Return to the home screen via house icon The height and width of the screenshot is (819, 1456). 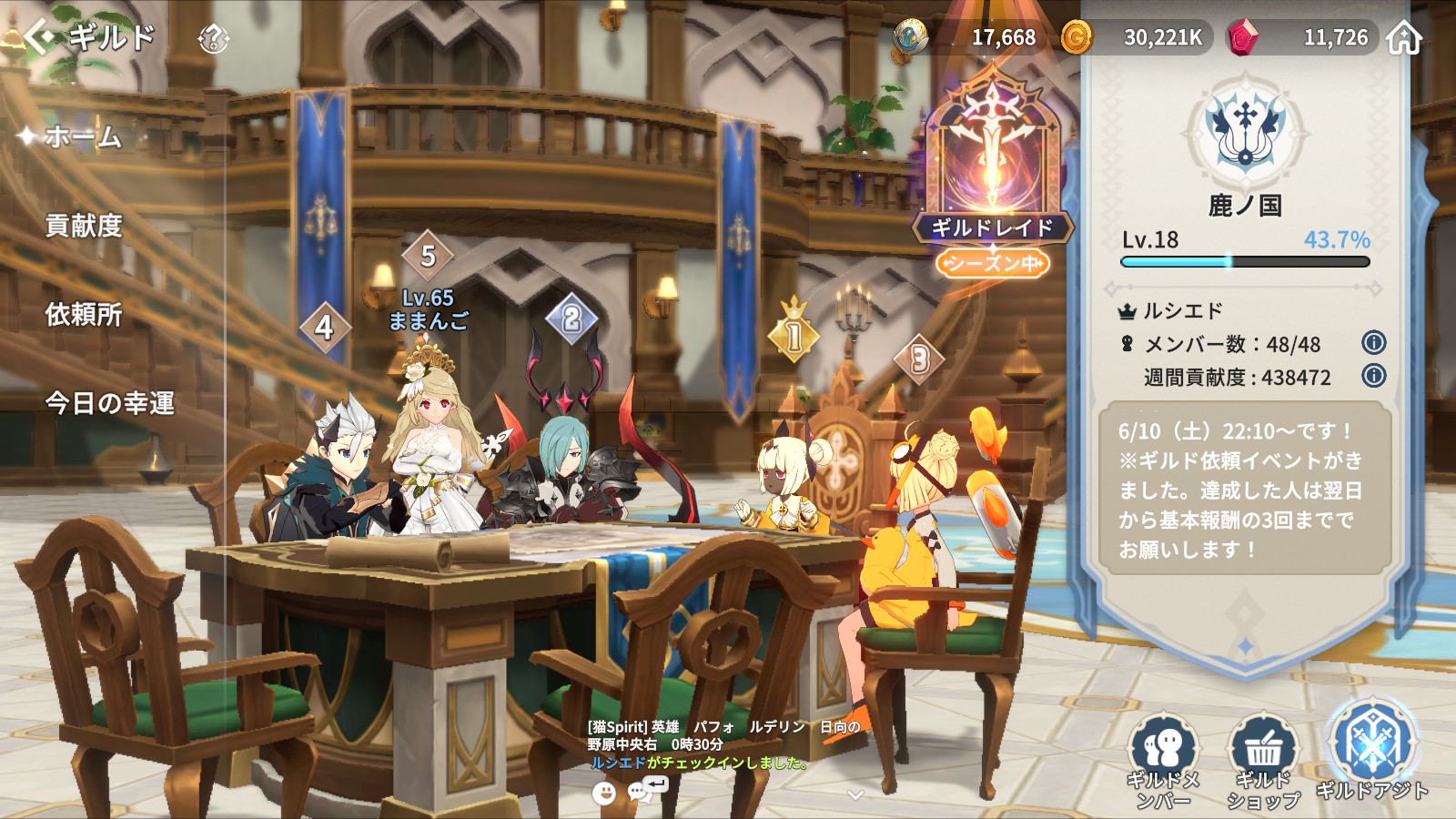pos(1404,38)
